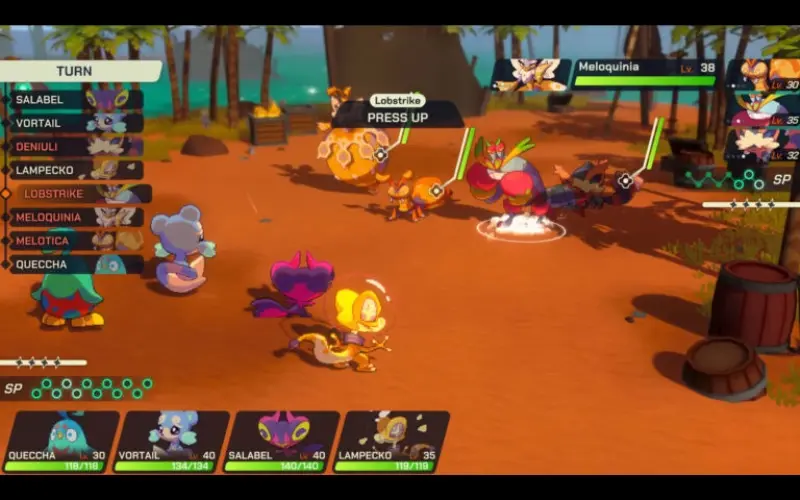Choose the Salabel party card
800x500 pixels.
point(283,441)
